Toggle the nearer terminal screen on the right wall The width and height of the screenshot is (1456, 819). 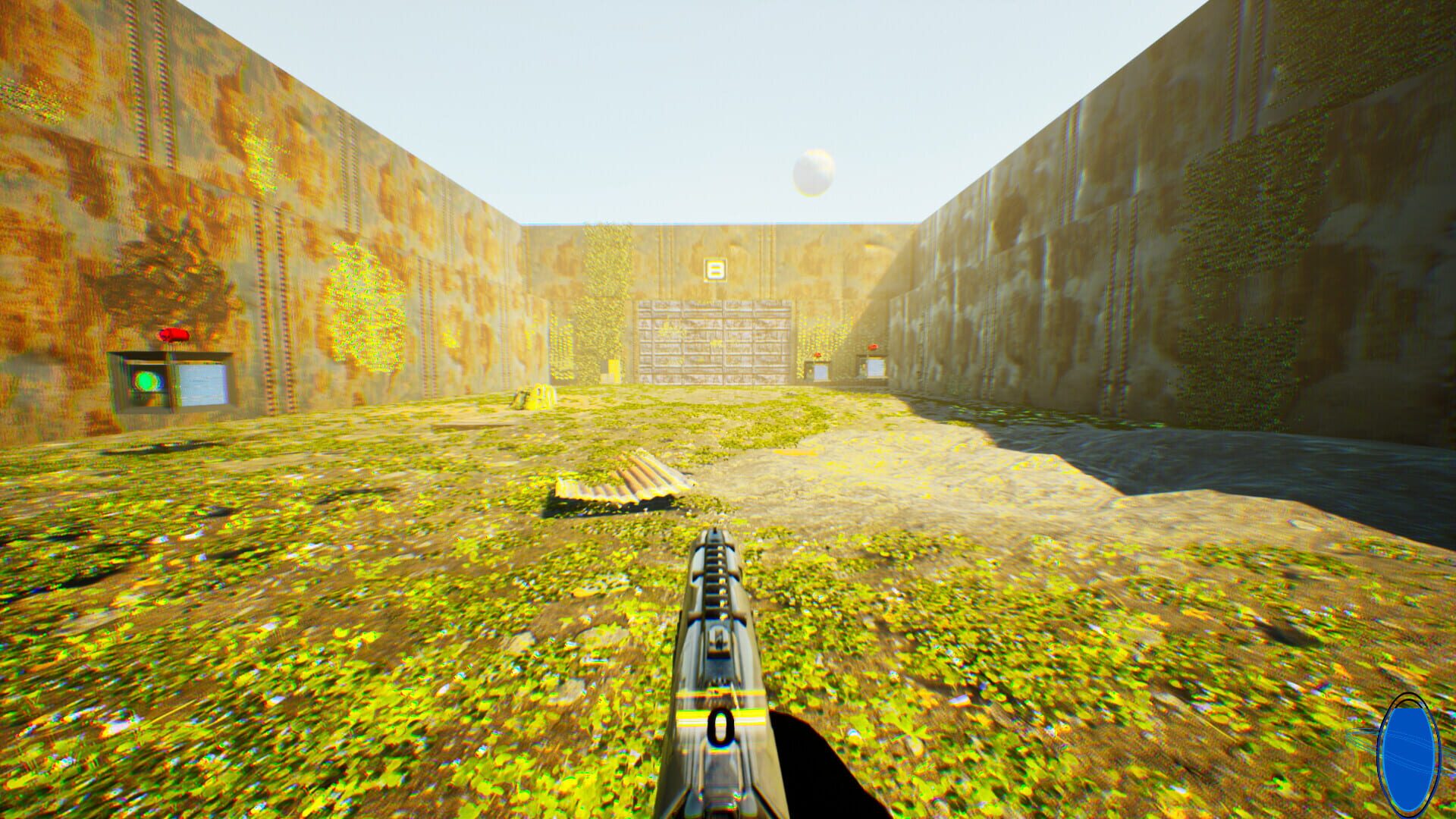874,369
